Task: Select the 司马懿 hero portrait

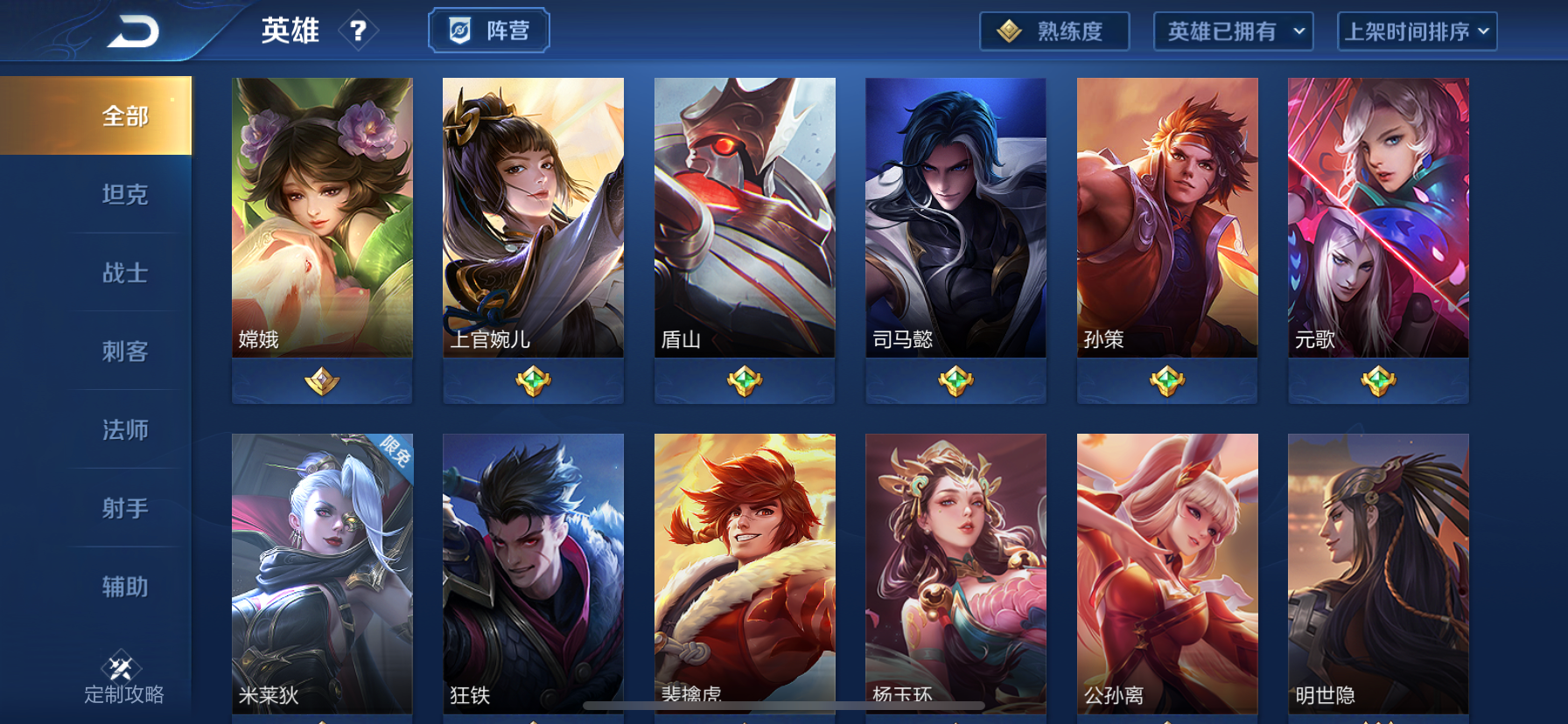Action: [x=955, y=217]
